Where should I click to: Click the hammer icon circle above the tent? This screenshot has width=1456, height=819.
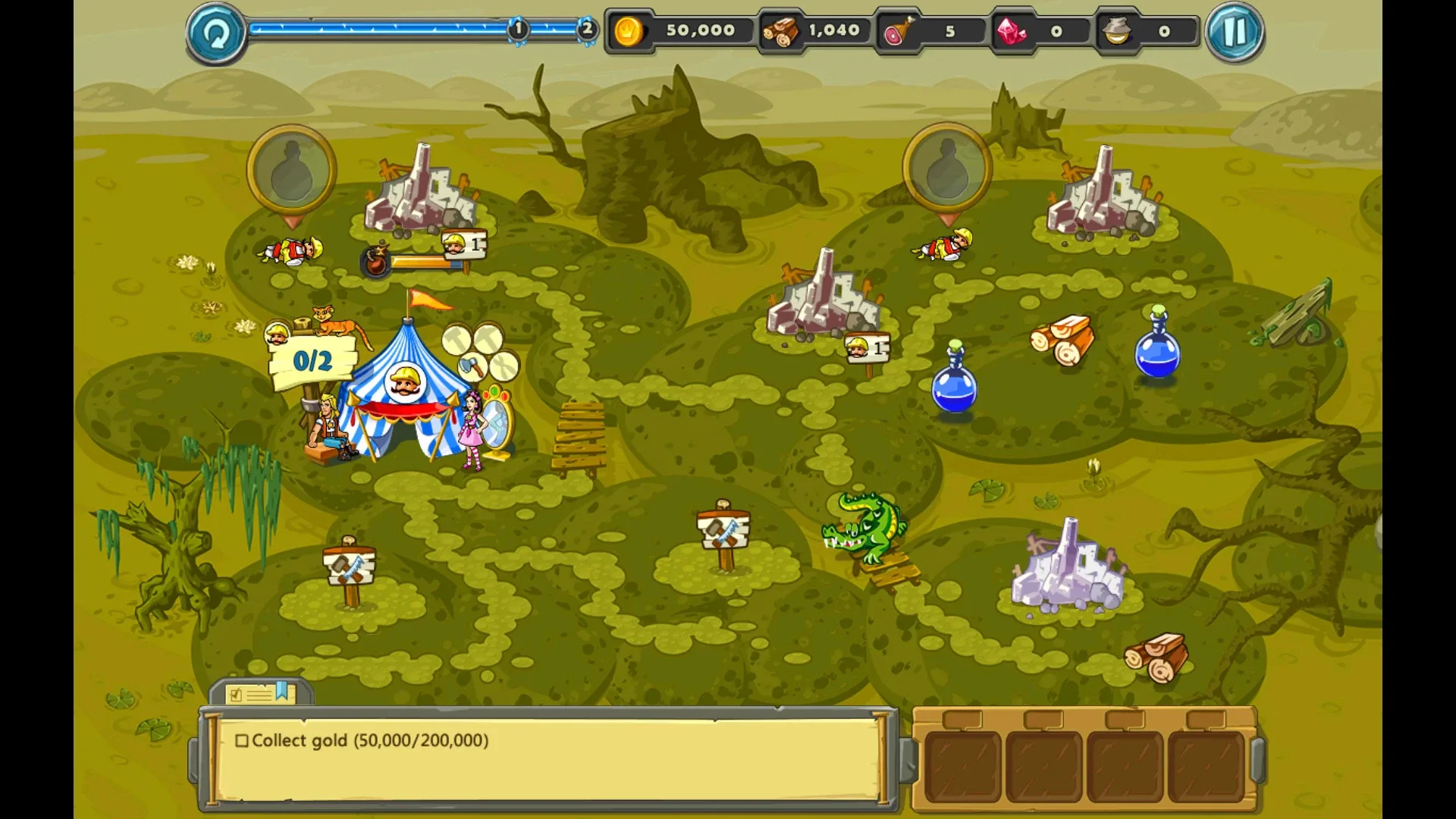coord(457,339)
